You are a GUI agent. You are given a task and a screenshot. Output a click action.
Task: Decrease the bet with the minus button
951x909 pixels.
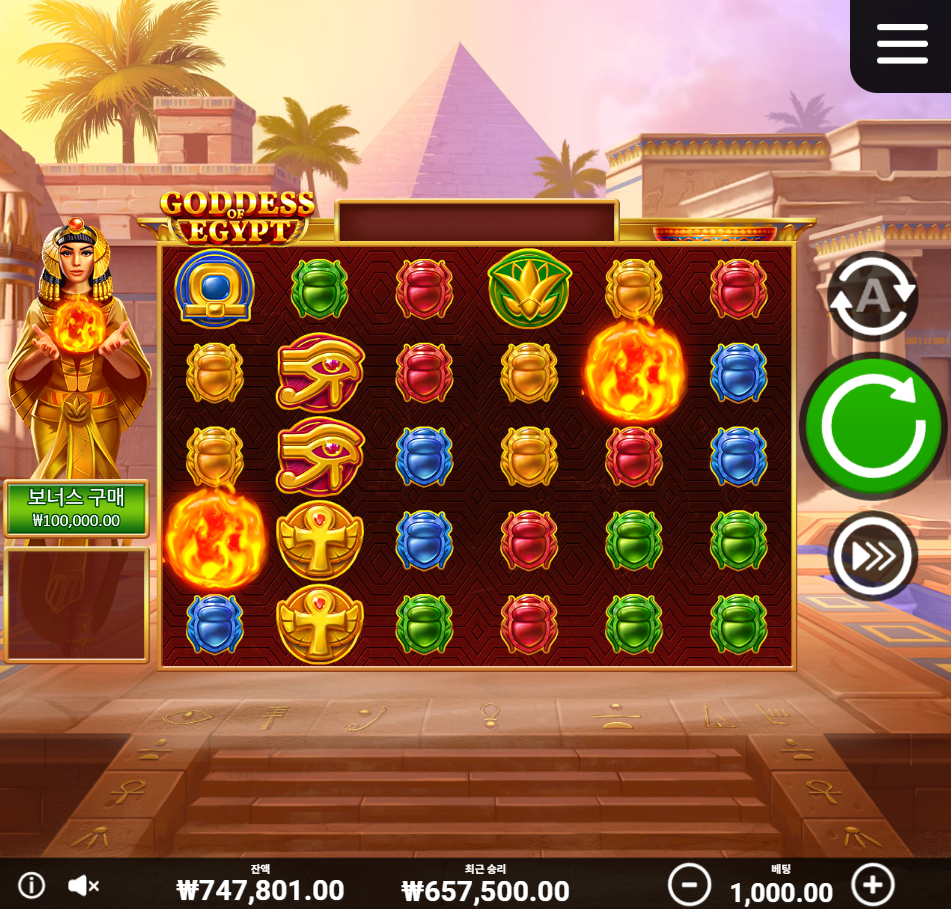[689, 885]
